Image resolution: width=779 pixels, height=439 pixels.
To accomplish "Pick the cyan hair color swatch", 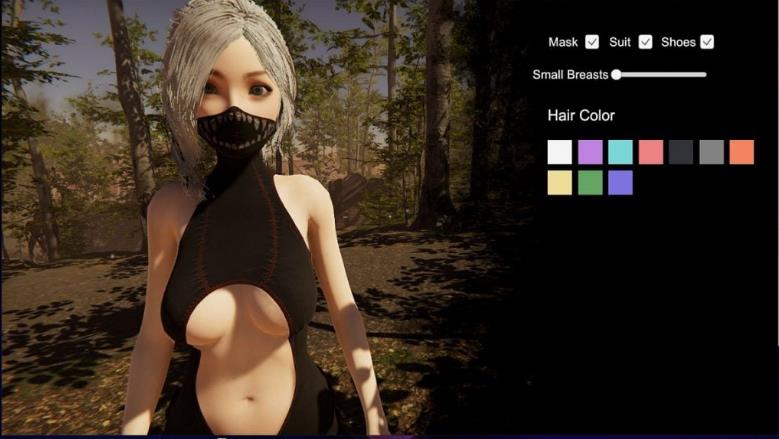I will 620,152.
